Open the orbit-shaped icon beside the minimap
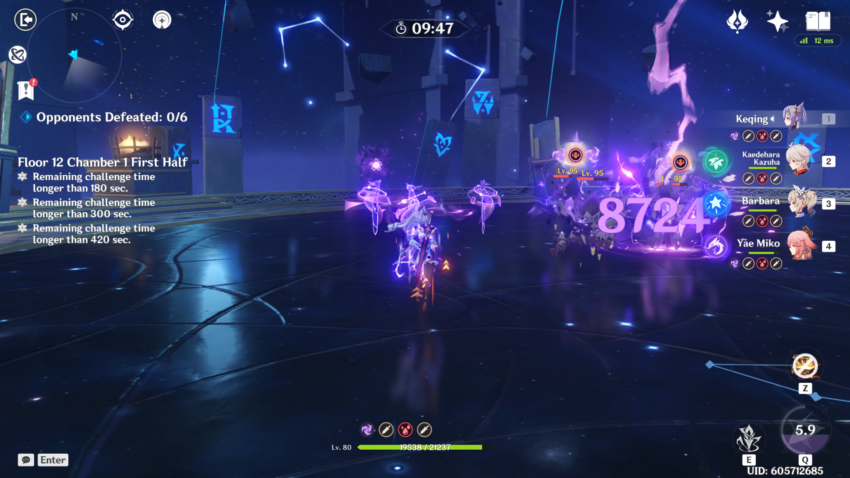 click(17, 55)
